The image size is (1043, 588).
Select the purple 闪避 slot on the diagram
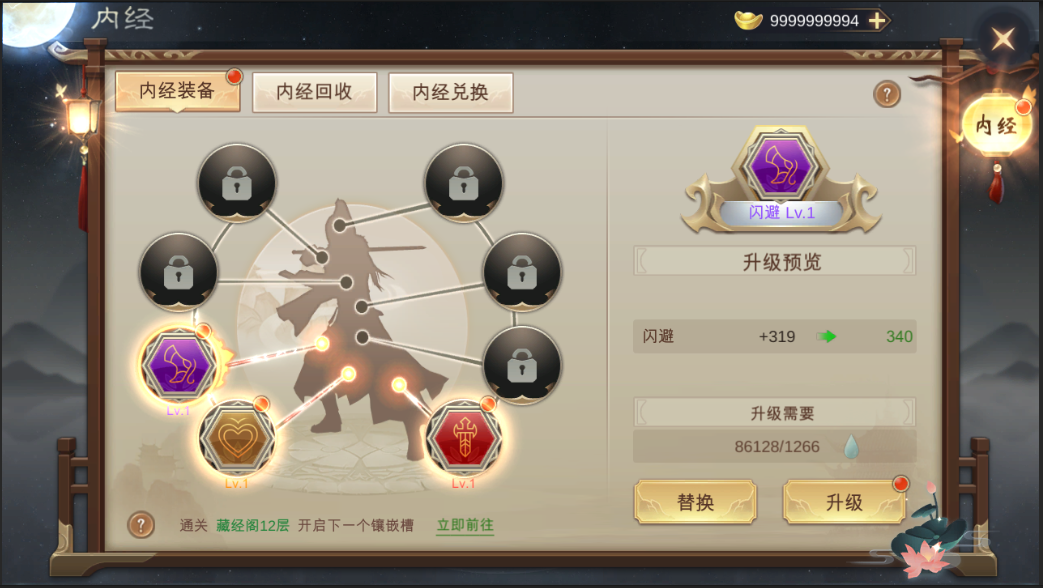point(178,365)
